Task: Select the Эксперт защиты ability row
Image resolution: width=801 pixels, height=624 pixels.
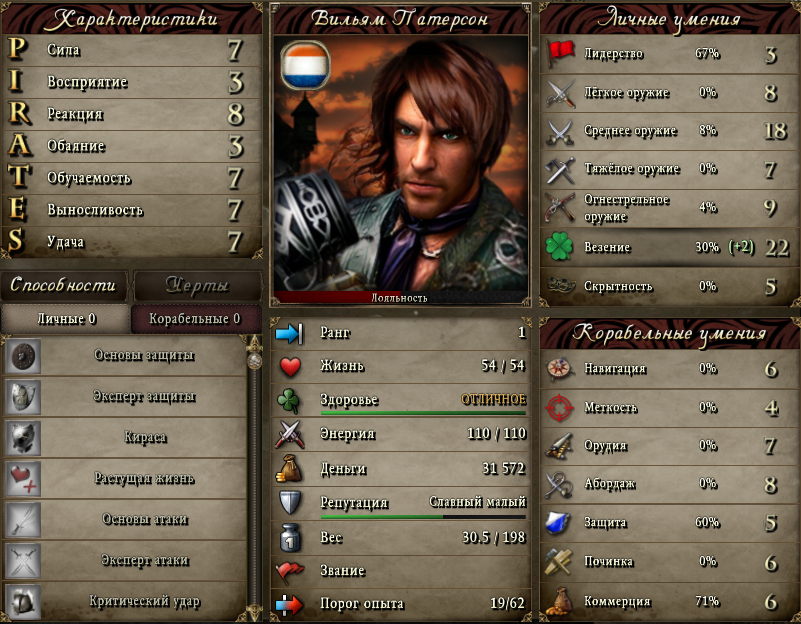Action: (x=144, y=396)
